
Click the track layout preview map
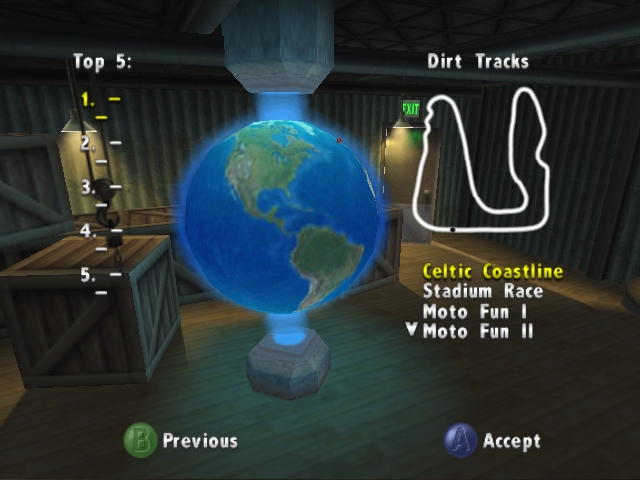pyautogui.click(x=482, y=160)
